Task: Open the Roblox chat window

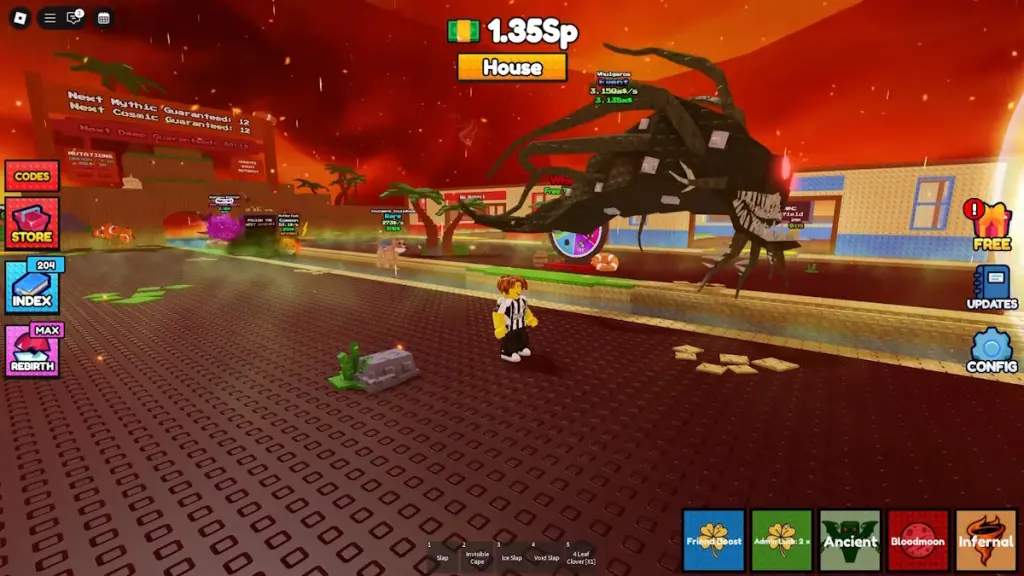Action: click(x=75, y=18)
